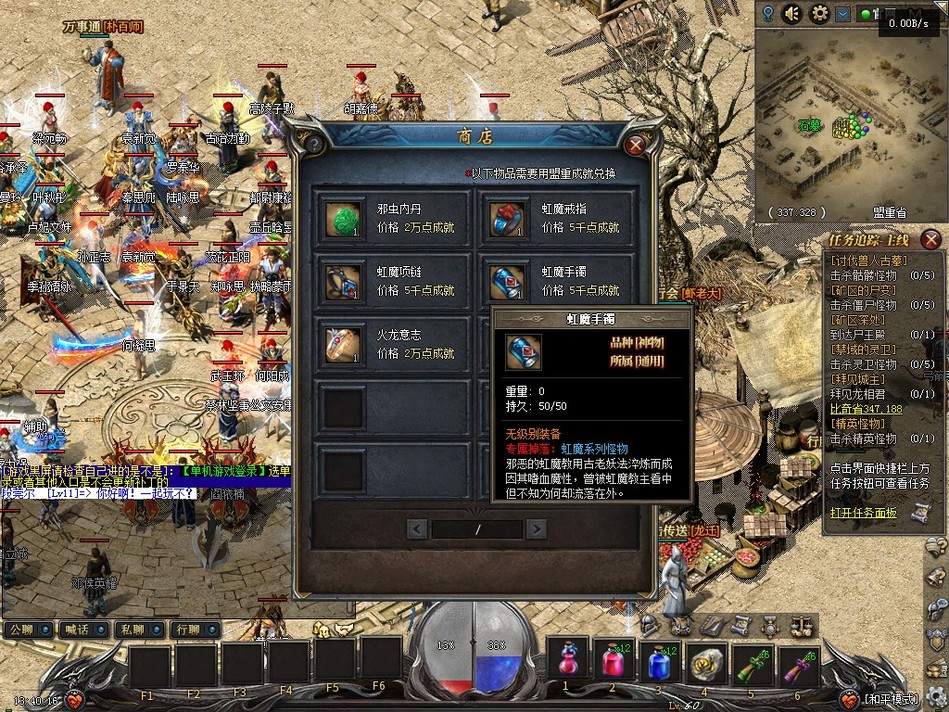The image size is (949, 712).
Task: Select the 虹魔项链 necklace item
Action: tap(344, 282)
